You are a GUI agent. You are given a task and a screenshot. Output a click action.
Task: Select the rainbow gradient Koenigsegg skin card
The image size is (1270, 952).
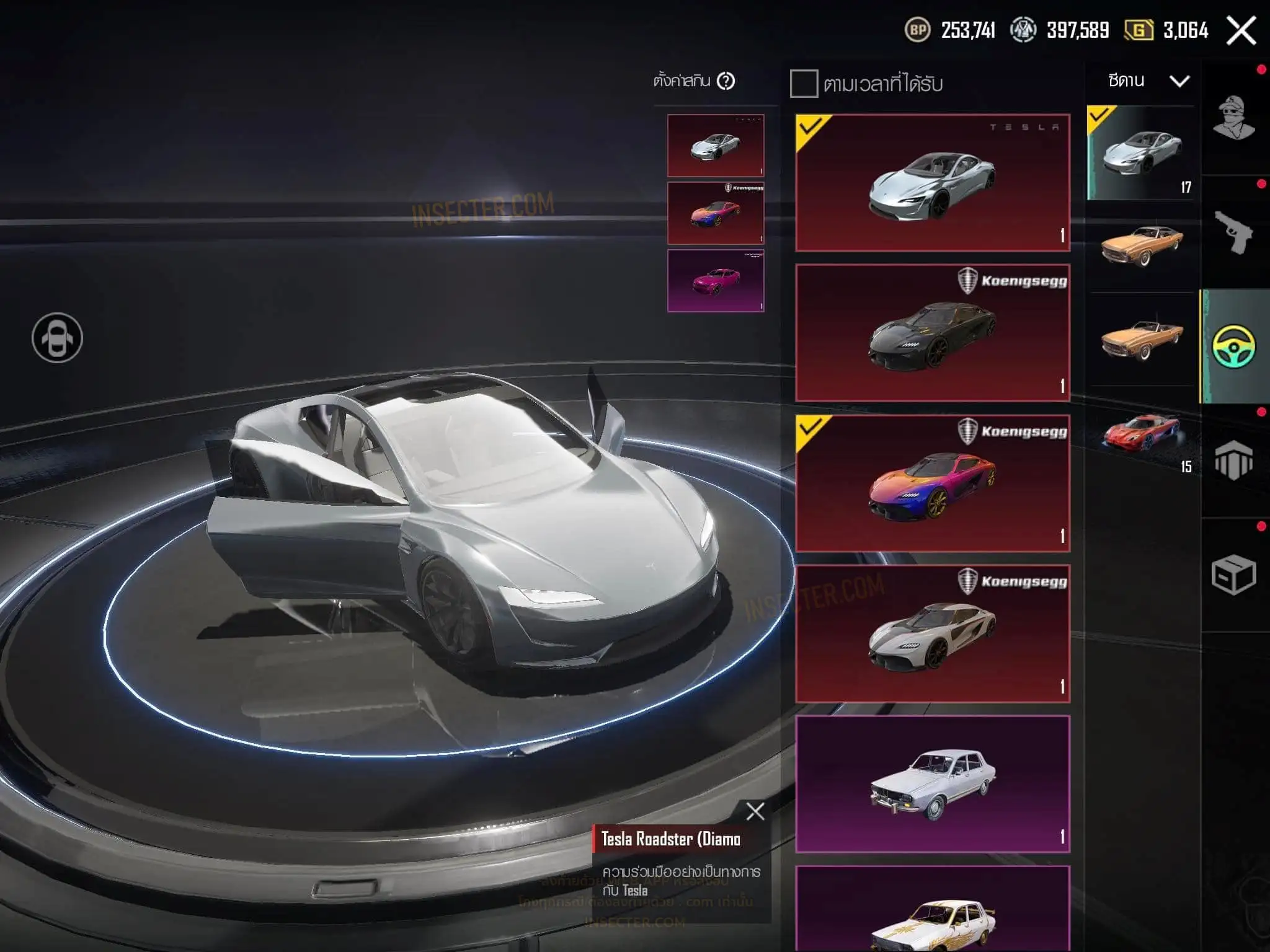pos(933,483)
